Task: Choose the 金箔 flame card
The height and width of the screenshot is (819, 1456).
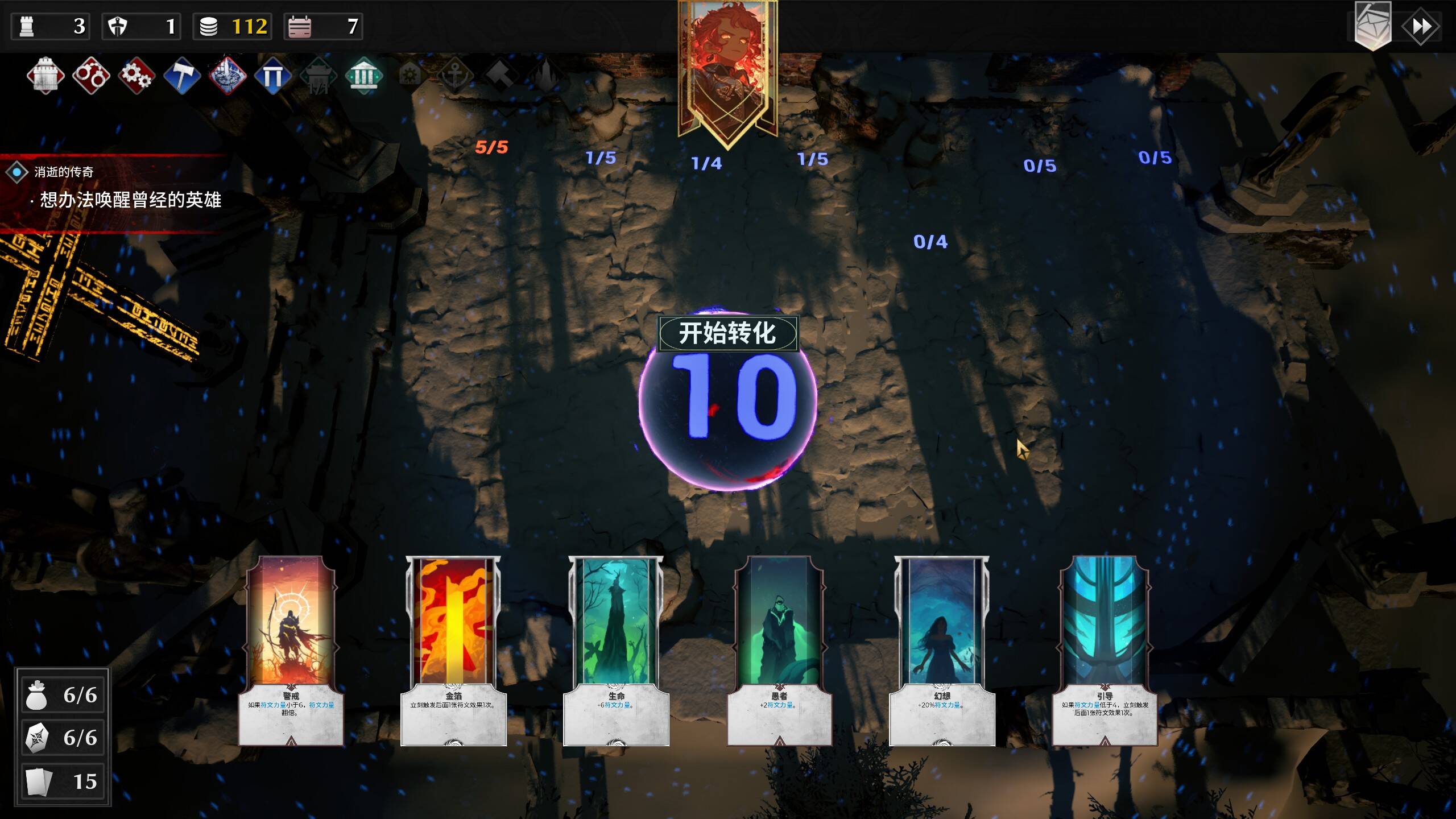Action: tap(453, 650)
